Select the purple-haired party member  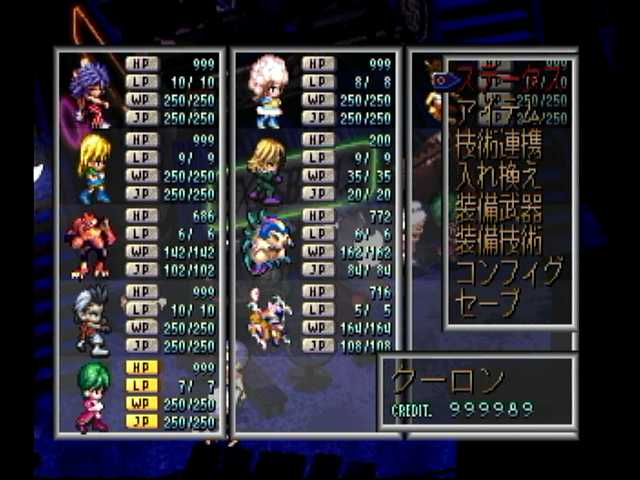point(91,92)
